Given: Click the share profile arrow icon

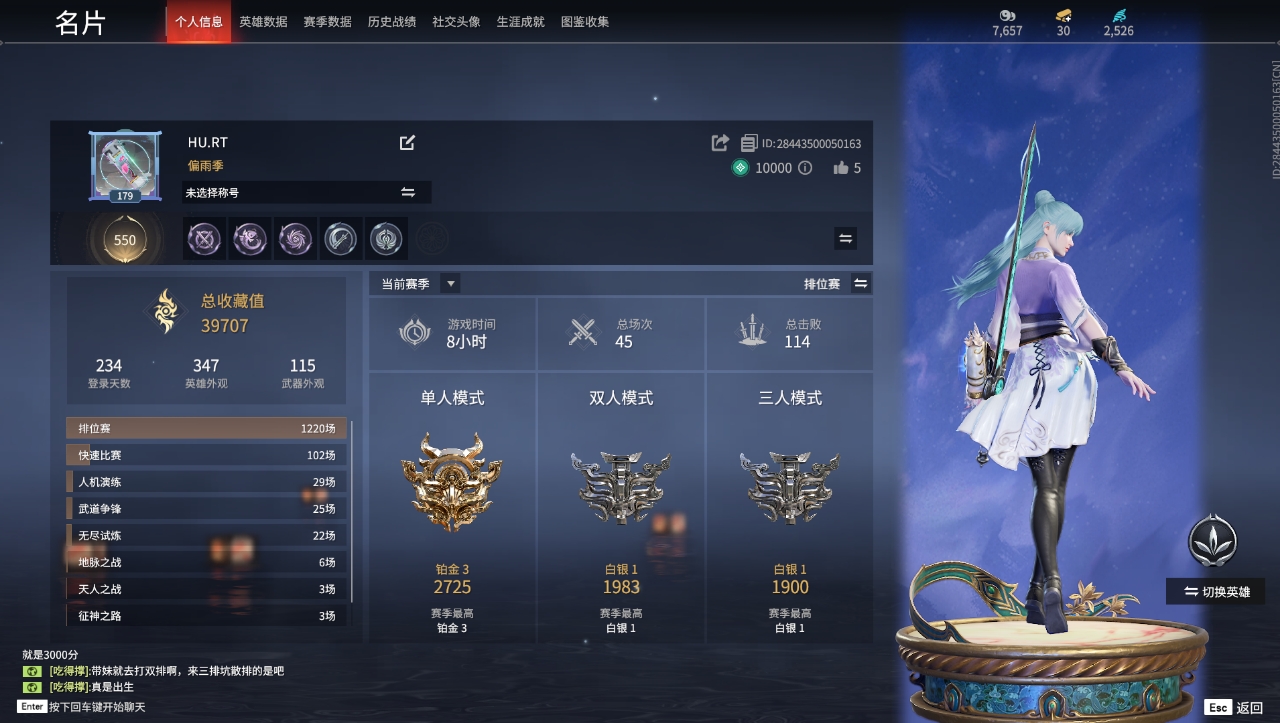Looking at the screenshot, I should (720, 143).
